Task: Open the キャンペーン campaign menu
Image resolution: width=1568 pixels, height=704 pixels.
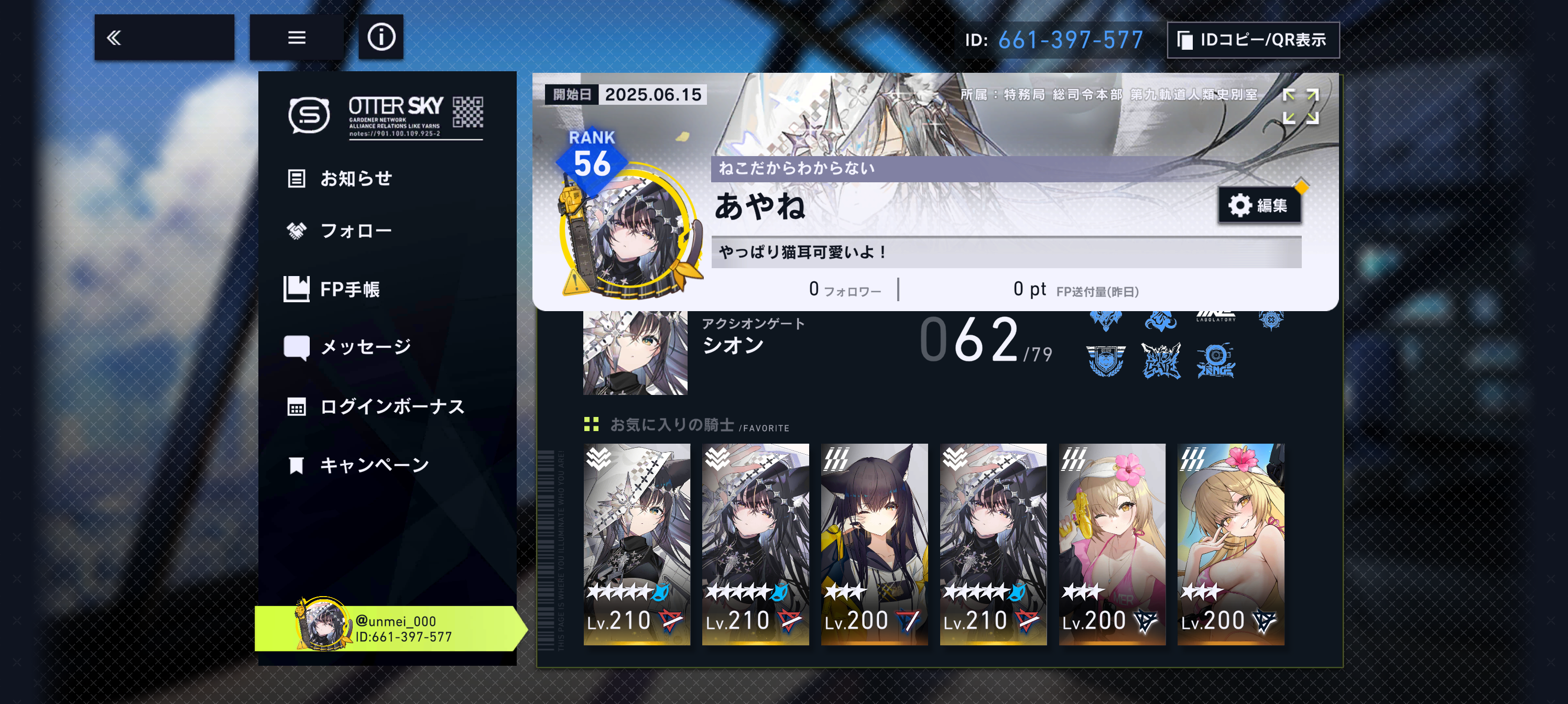Action: (x=374, y=466)
